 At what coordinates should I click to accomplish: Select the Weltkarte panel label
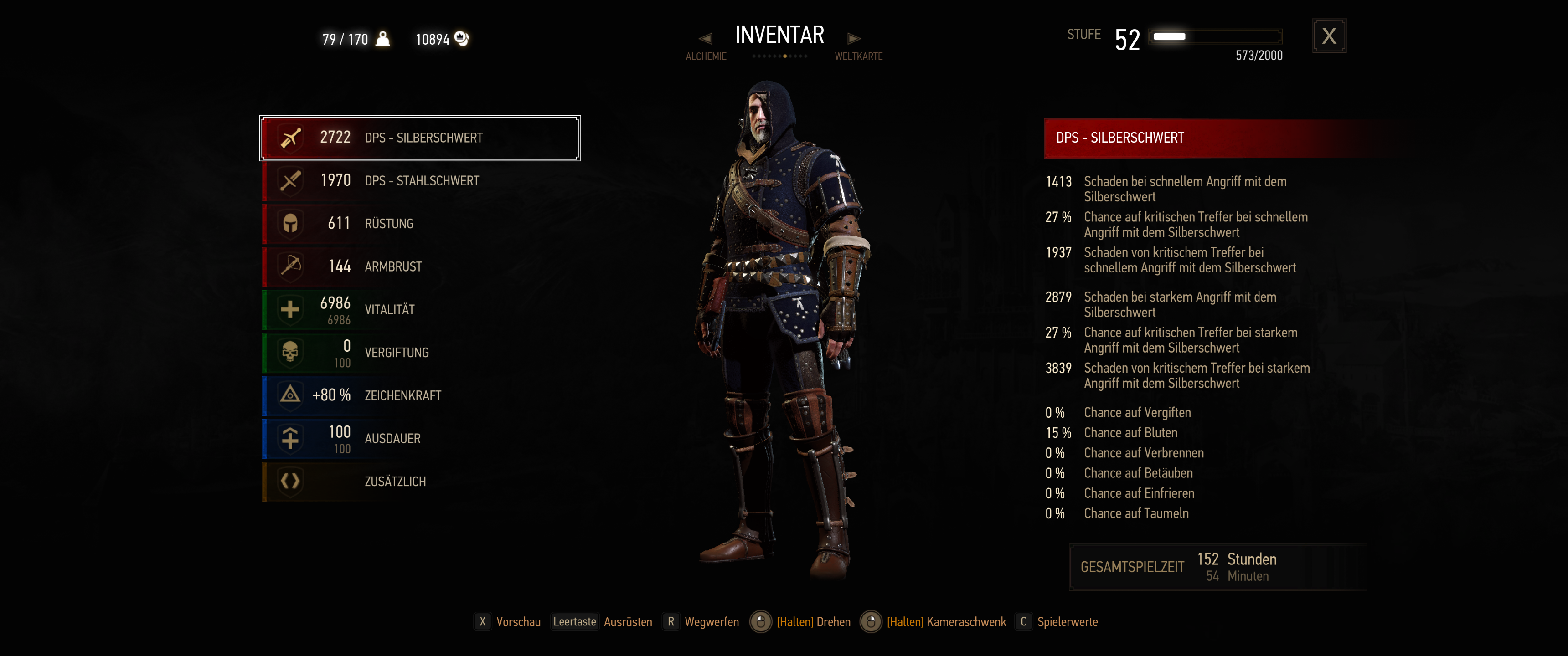pyautogui.click(x=859, y=56)
